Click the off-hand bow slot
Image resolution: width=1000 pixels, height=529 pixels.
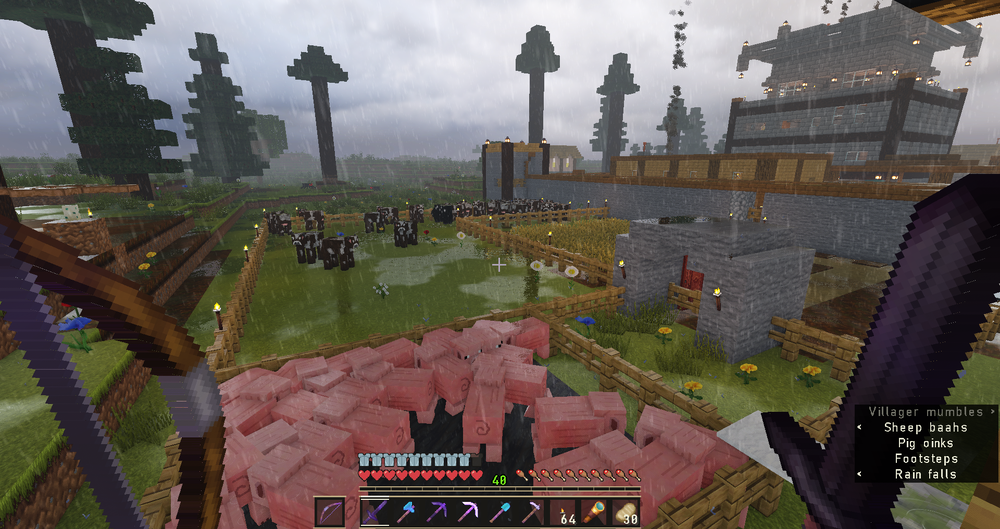[x=330, y=512]
